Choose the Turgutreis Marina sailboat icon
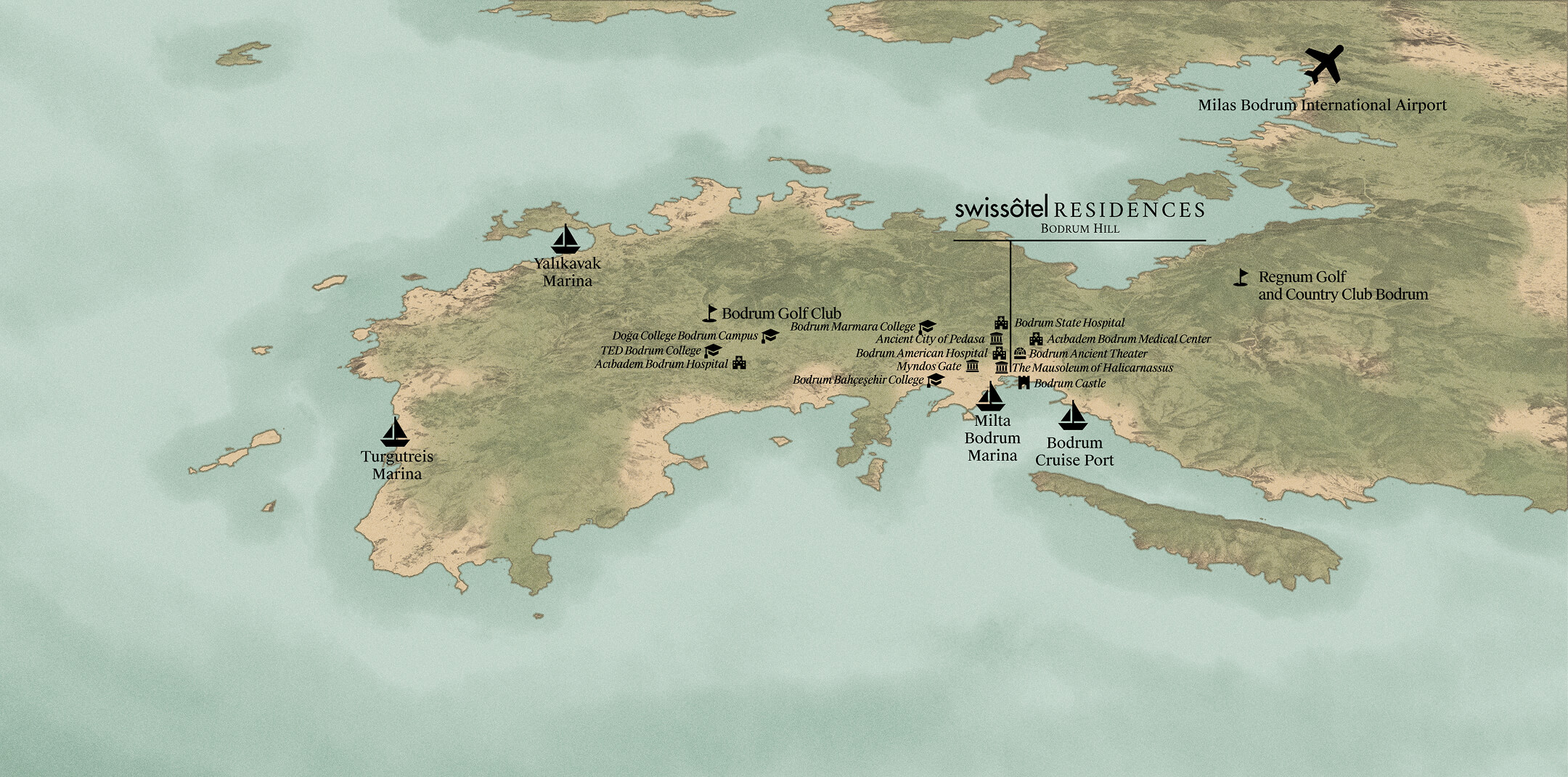This screenshot has width=1568, height=777. point(395,432)
